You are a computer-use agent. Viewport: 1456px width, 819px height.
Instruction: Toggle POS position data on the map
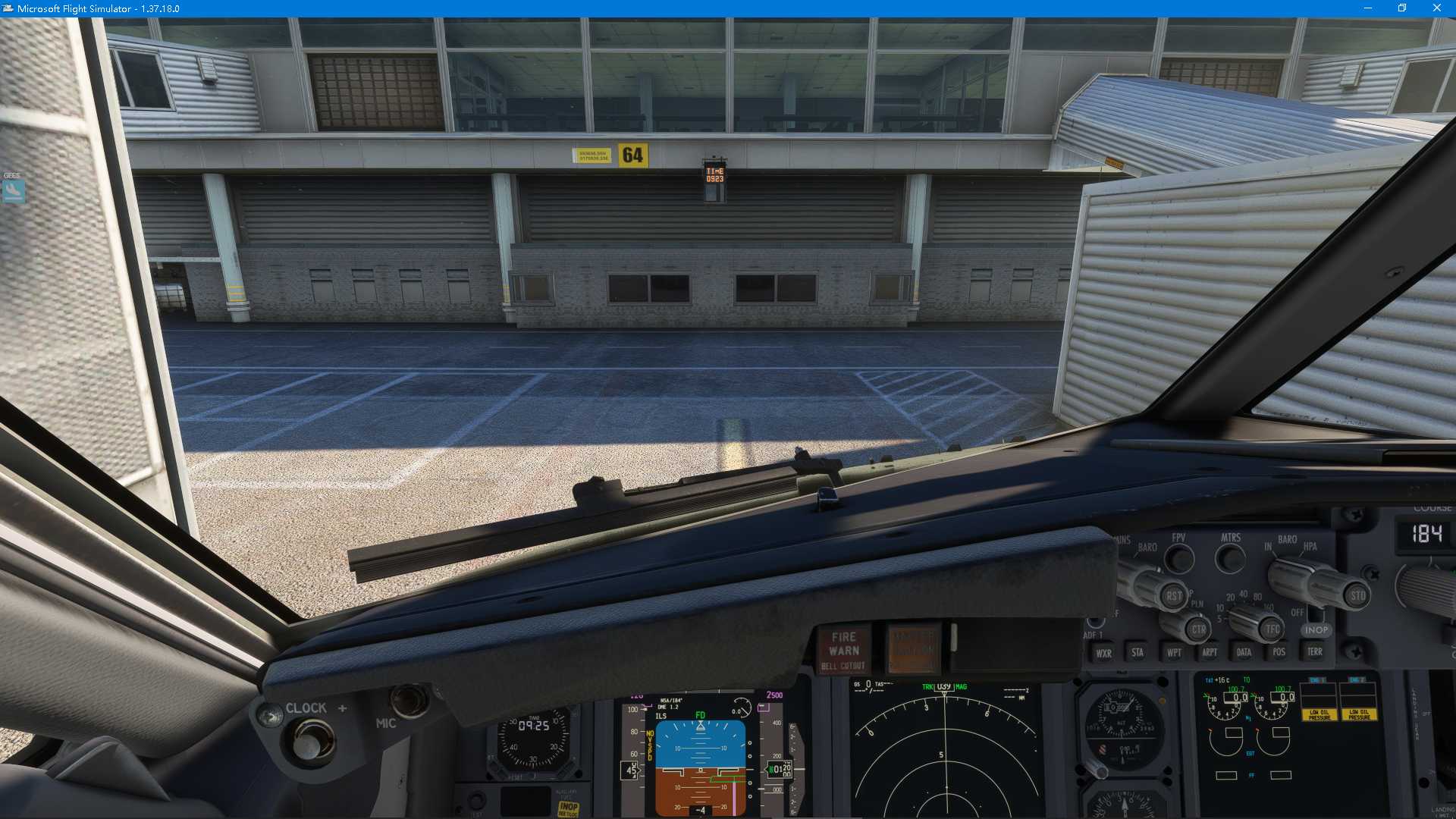[x=1279, y=652]
